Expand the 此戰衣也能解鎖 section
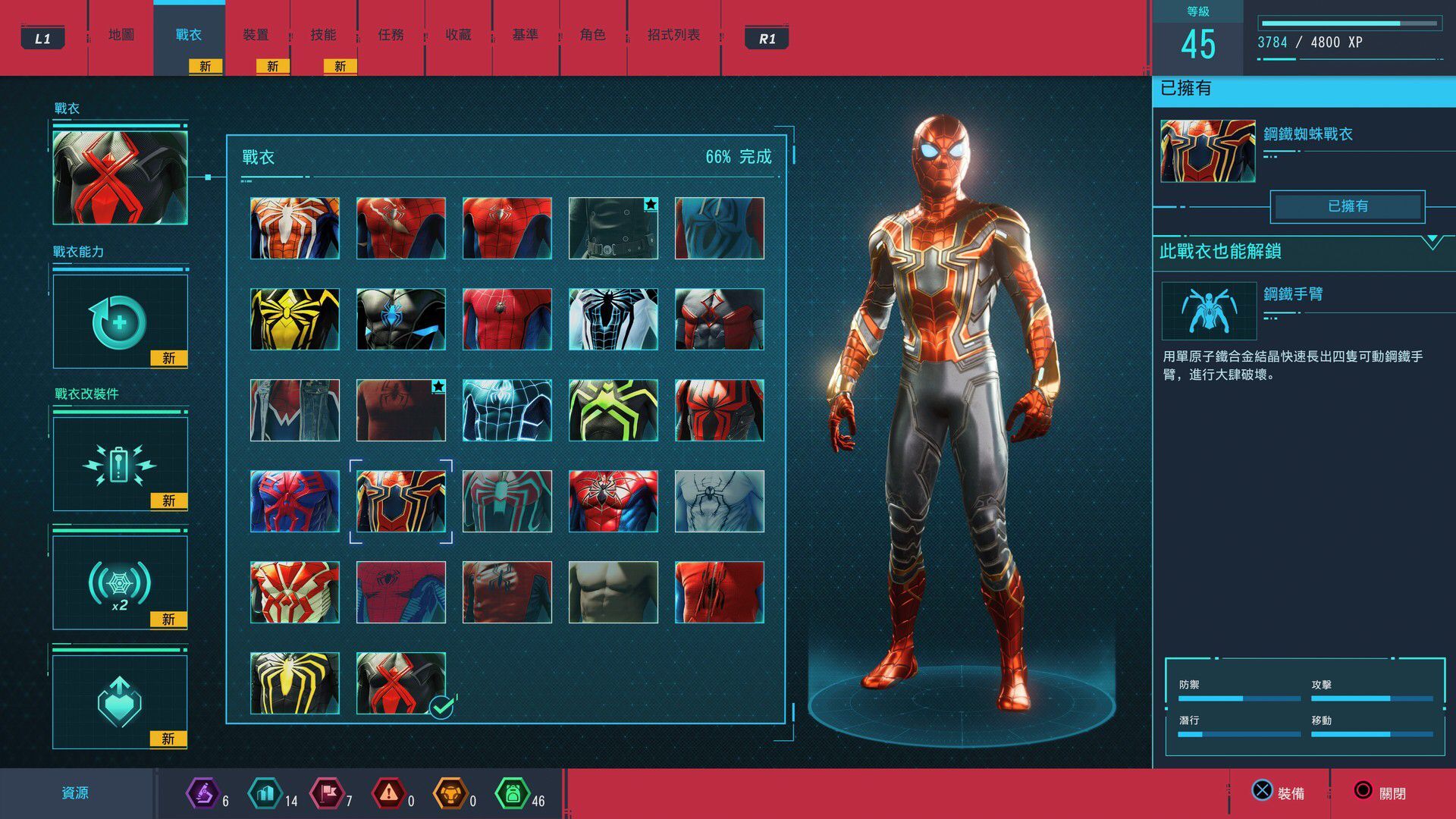The image size is (1456, 819). tap(1432, 243)
